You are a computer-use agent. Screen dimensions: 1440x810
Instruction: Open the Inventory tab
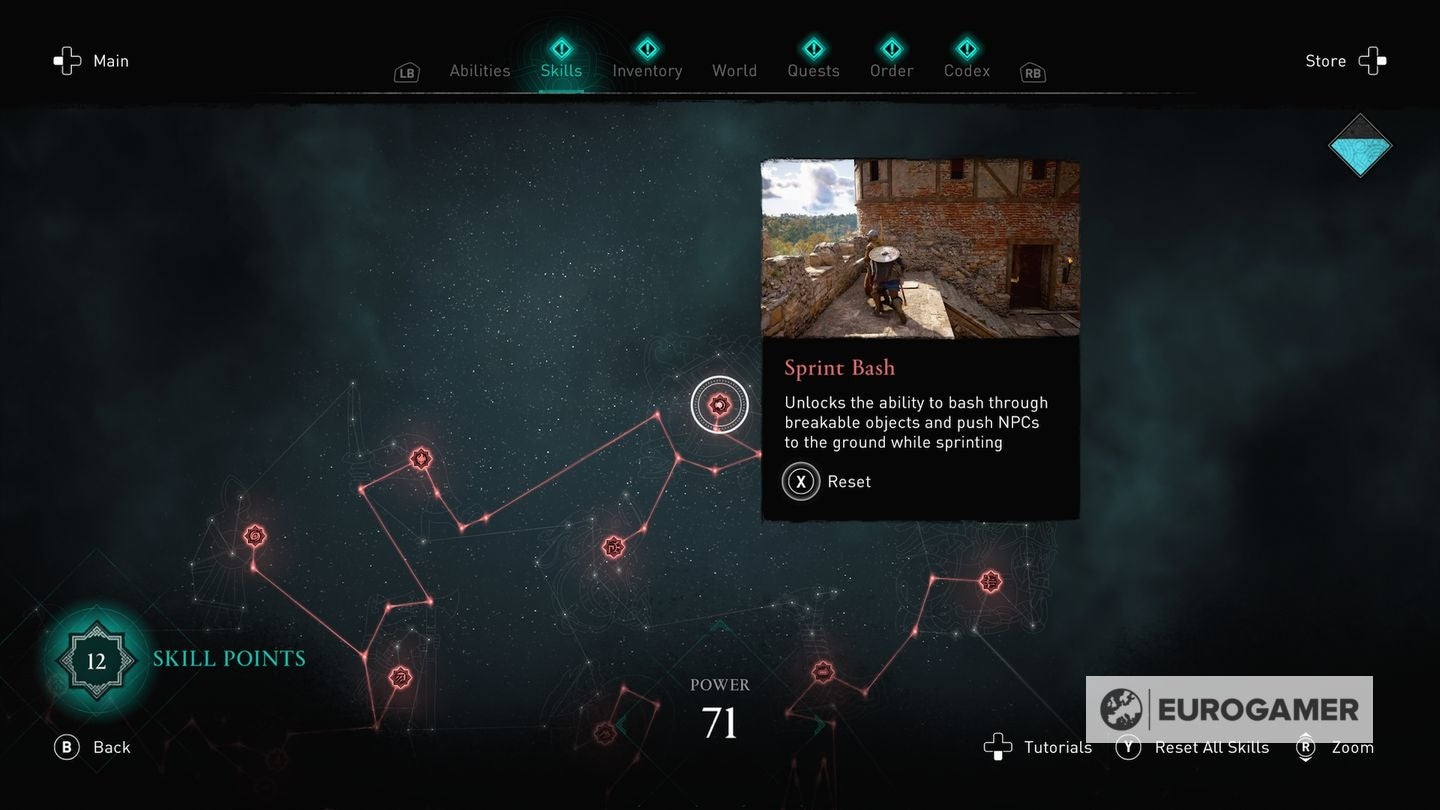pos(647,70)
